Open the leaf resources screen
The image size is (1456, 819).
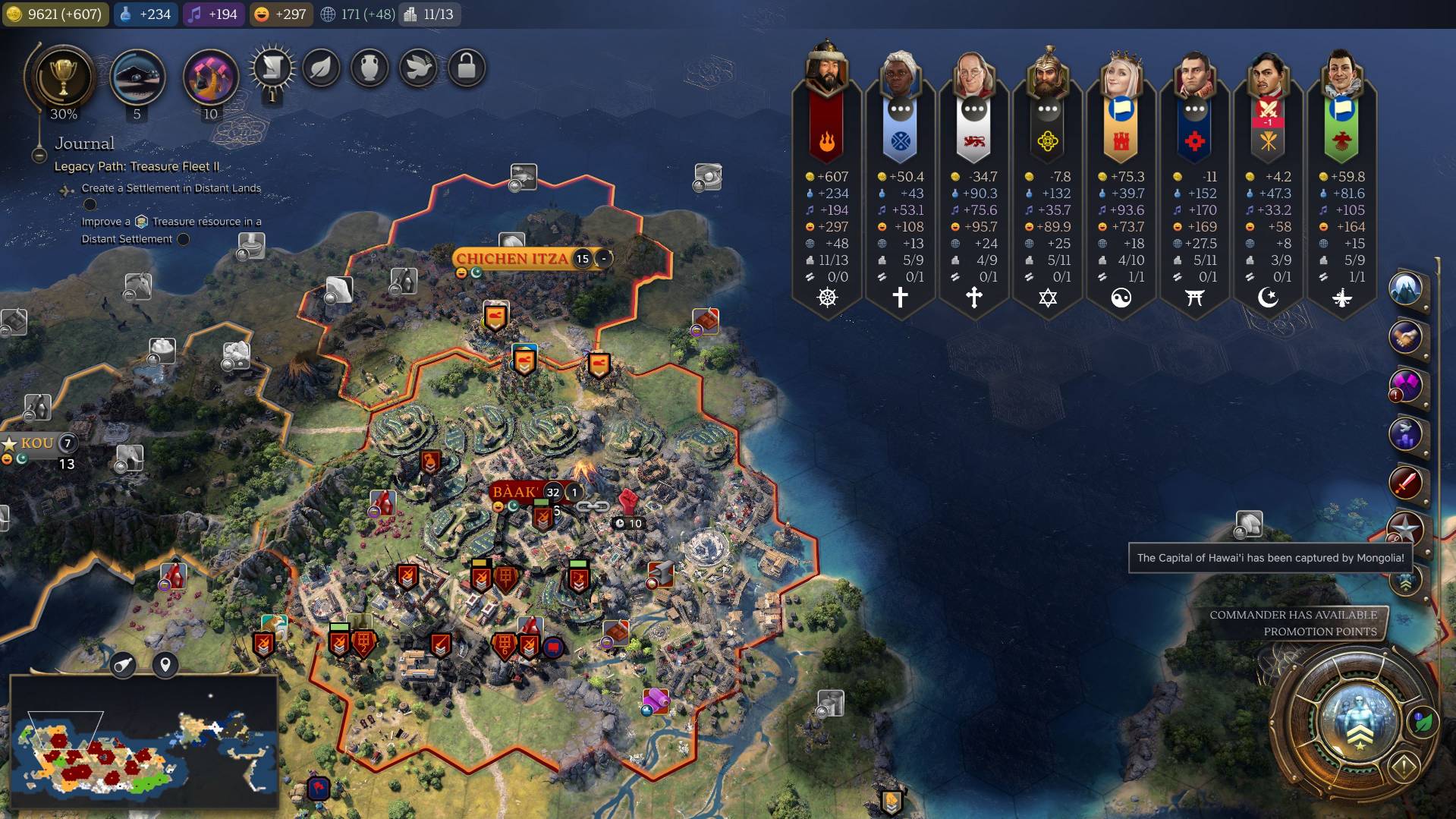click(321, 68)
